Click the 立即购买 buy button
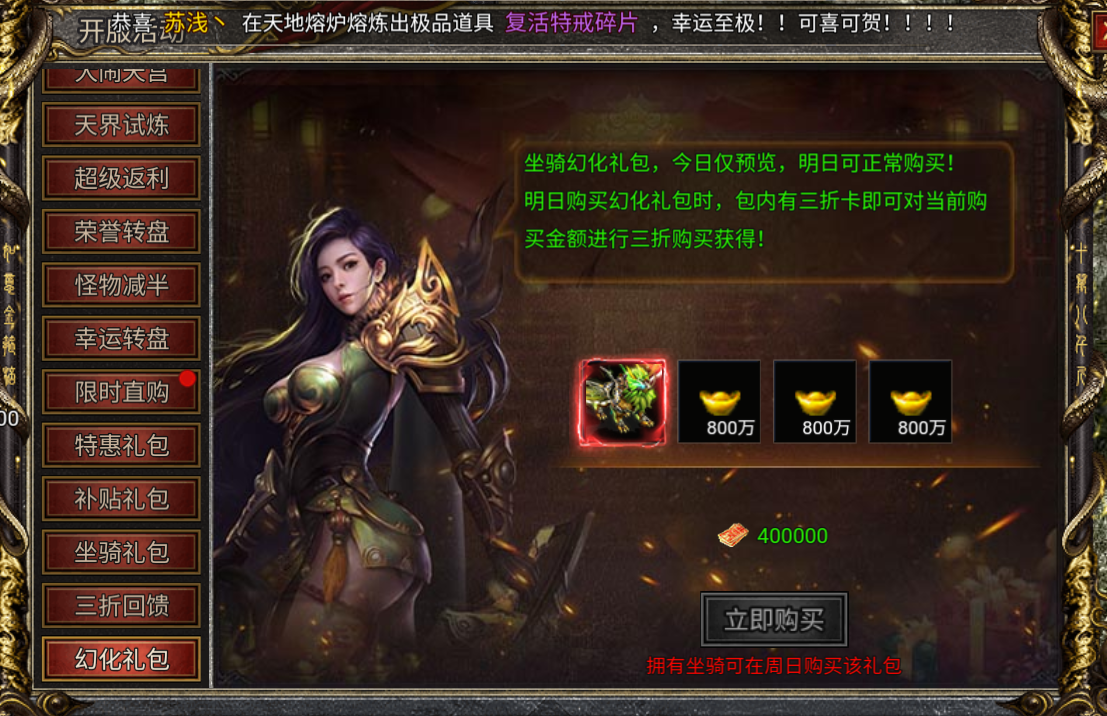Image resolution: width=1107 pixels, height=716 pixels. click(774, 620)
